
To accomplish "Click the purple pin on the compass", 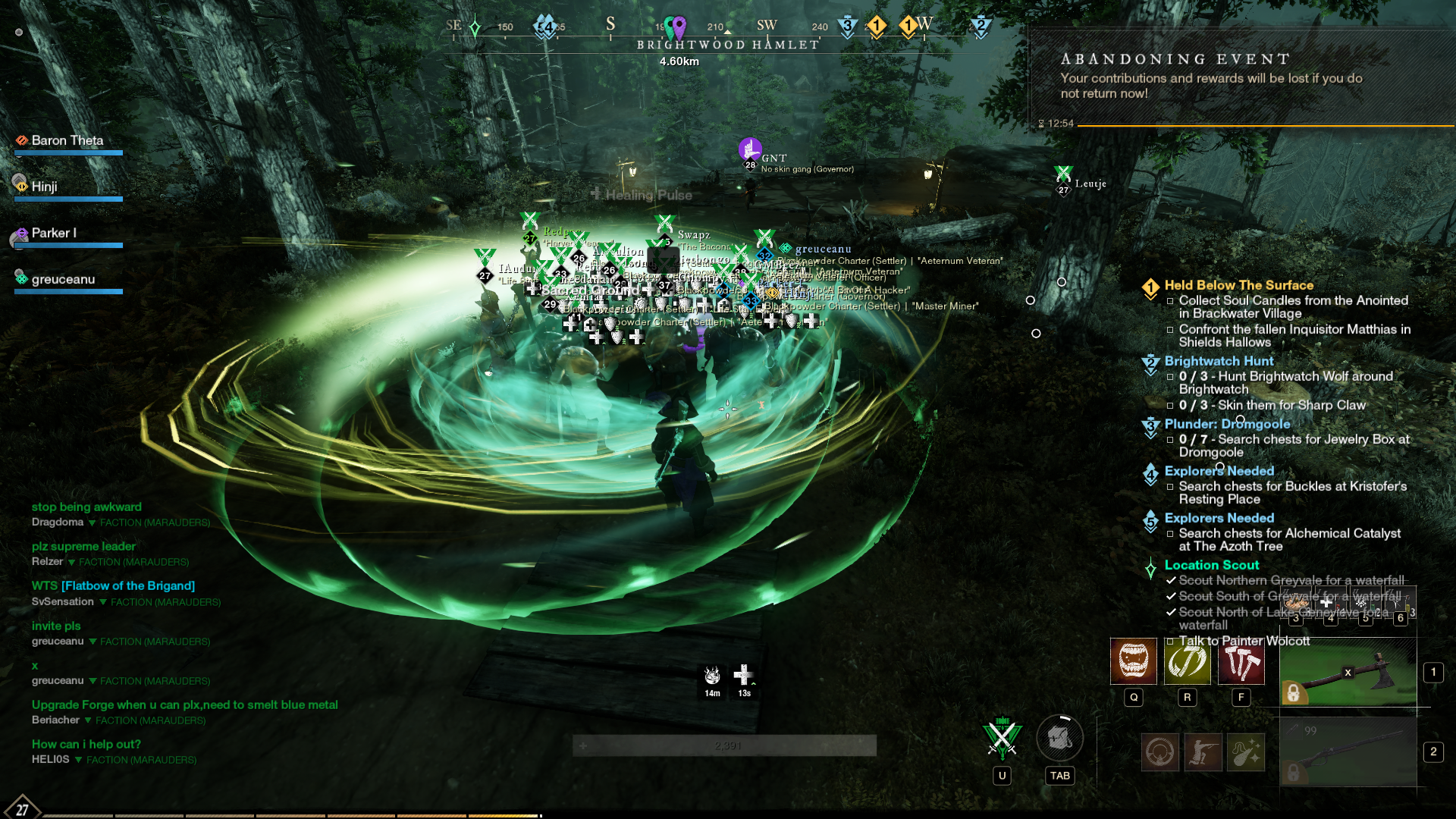I will coord(679,27).
